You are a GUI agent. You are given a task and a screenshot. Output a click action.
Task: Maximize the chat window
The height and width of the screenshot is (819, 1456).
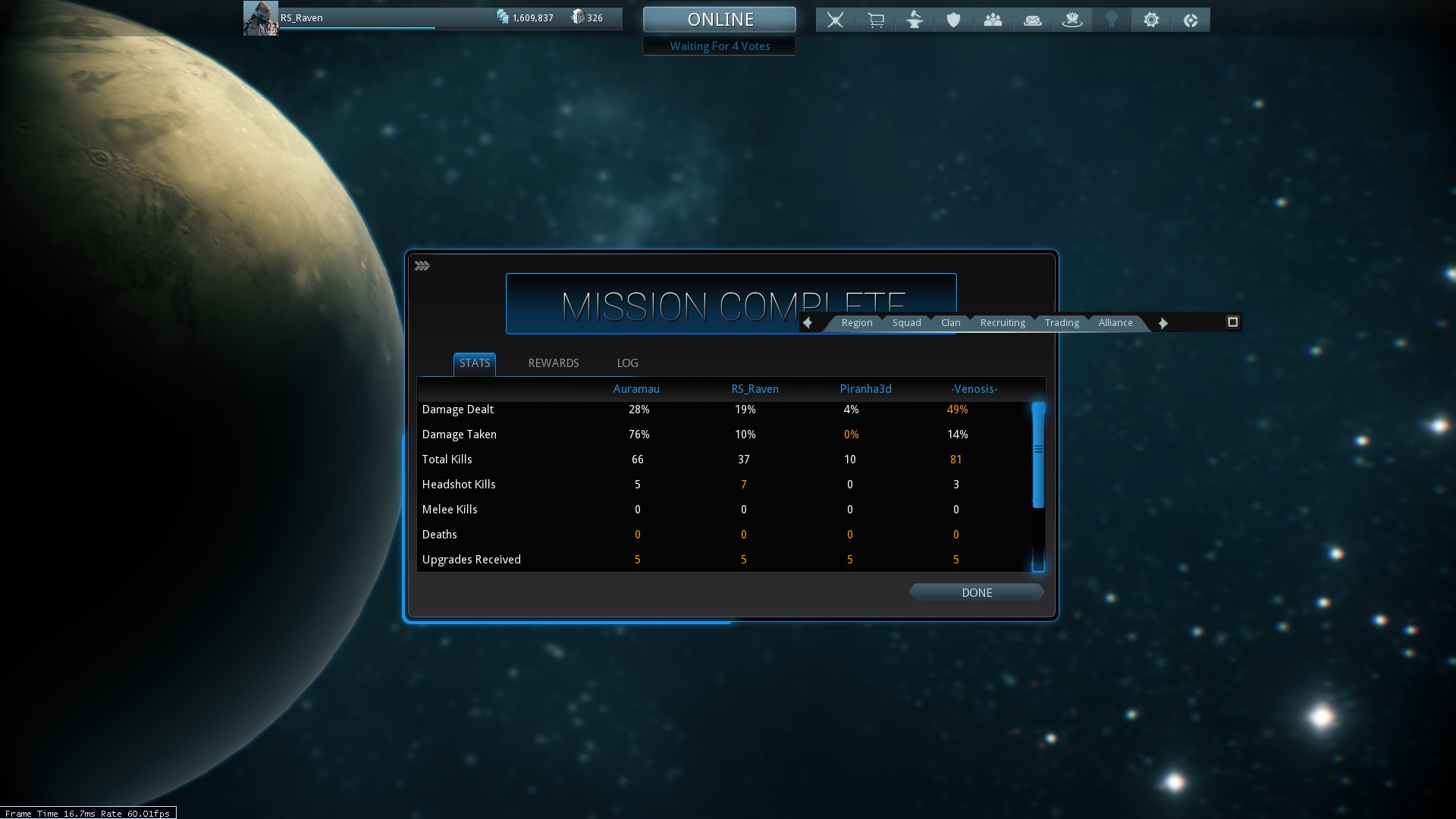pyautogui.click(x=1232, y=322)
